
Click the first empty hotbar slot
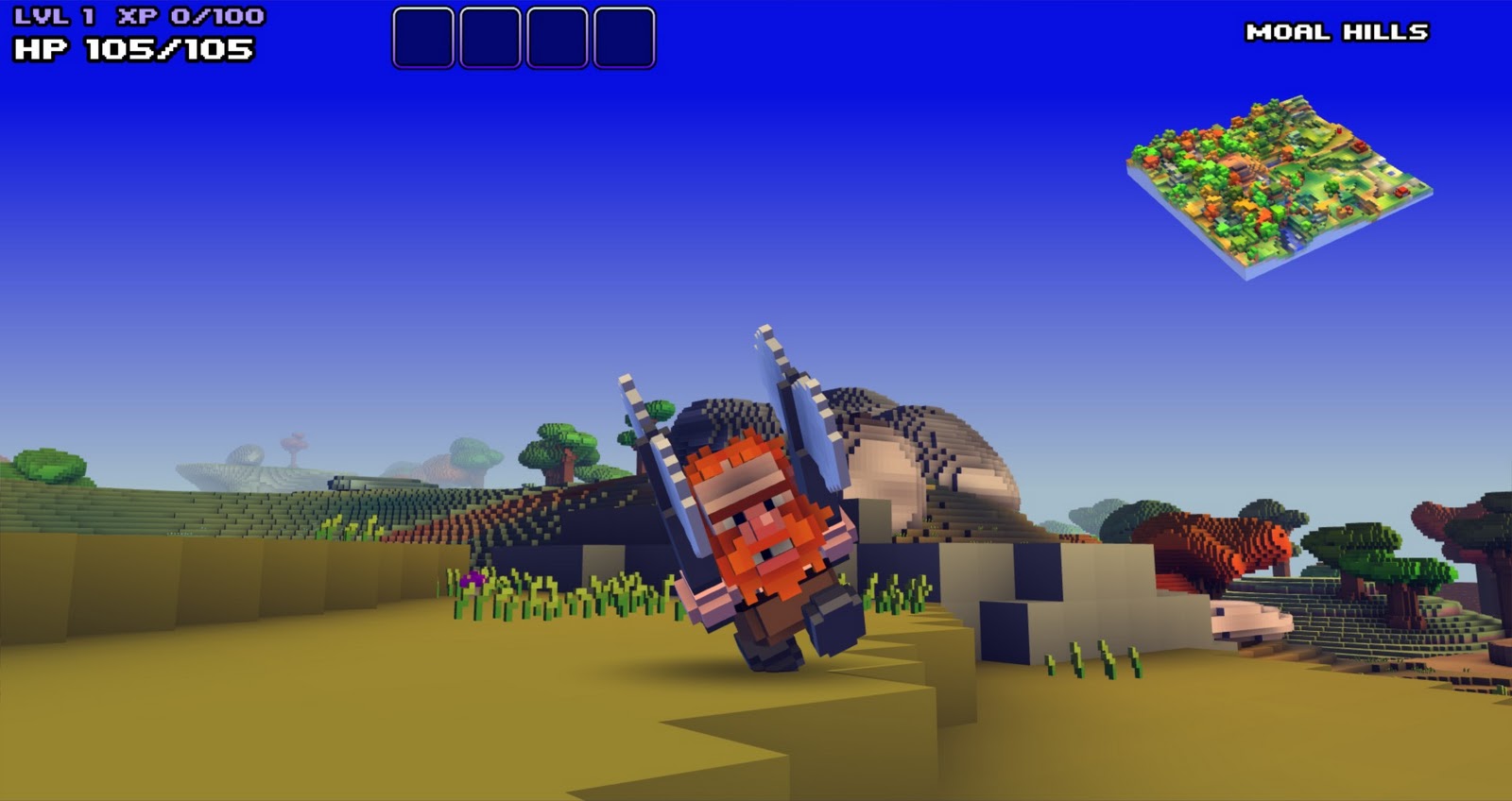click(422, 38)
